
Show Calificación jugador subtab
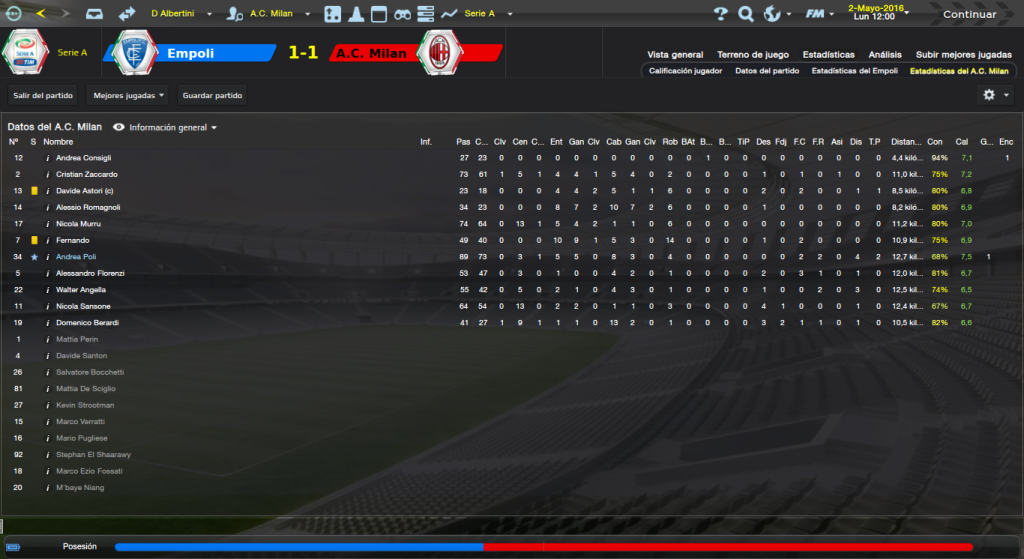(685, 71)
